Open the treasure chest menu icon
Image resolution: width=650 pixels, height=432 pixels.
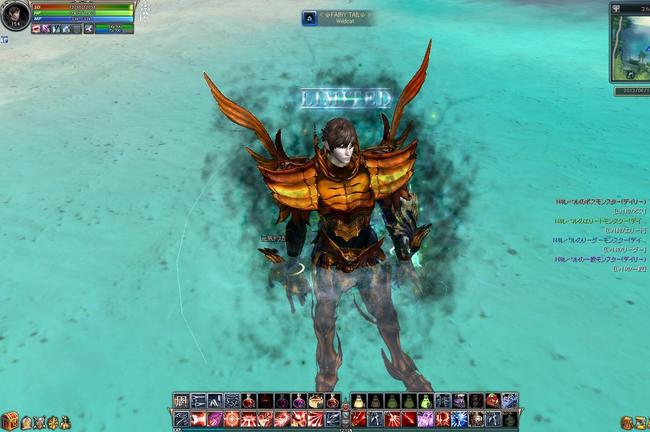(10, 421)
